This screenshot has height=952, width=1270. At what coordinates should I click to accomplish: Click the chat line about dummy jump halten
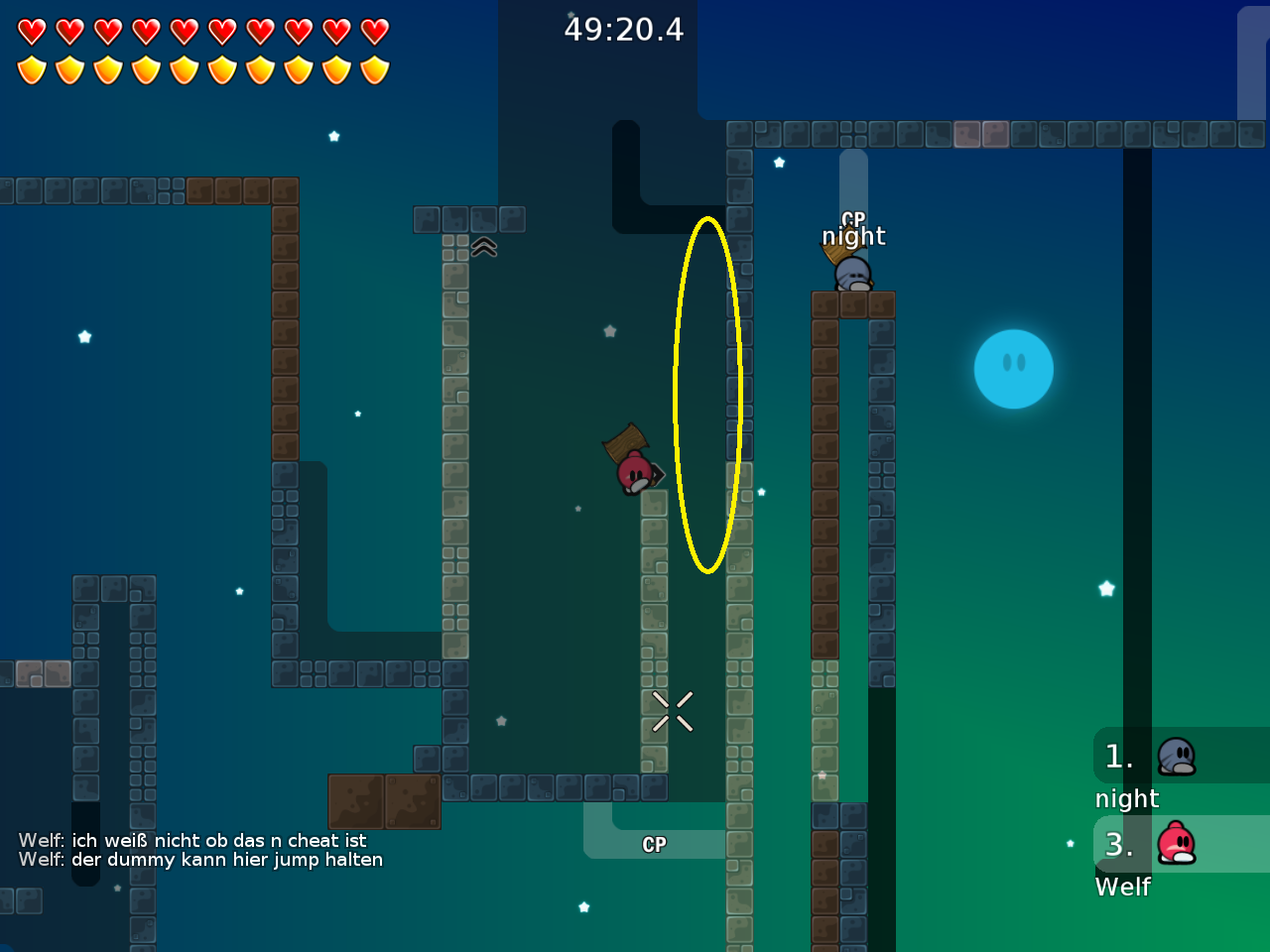(202, 860)
